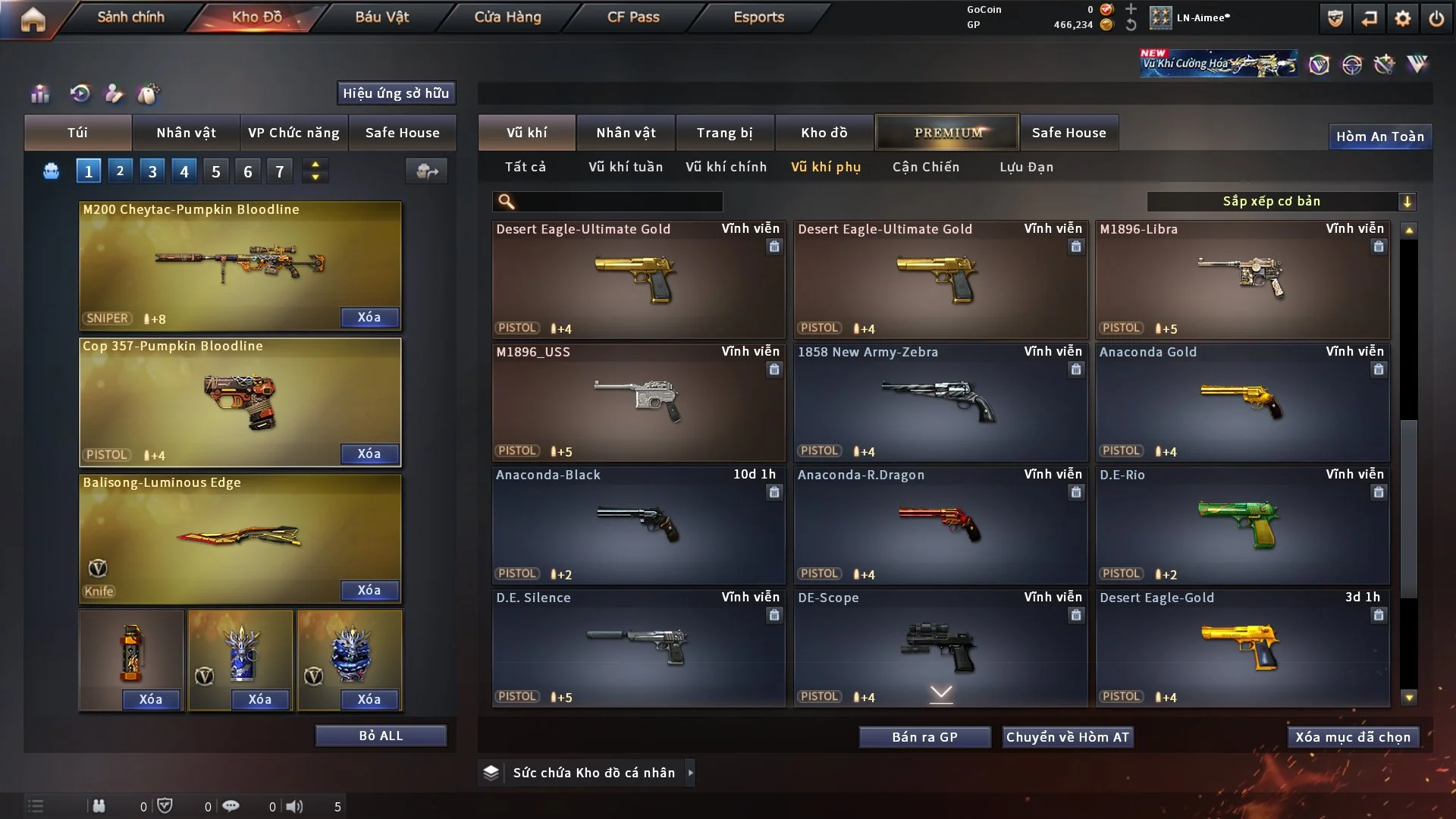This screenshot has height=819, width=1456.
Task: Click Bán ra GP button
Action: coord(924,737)
